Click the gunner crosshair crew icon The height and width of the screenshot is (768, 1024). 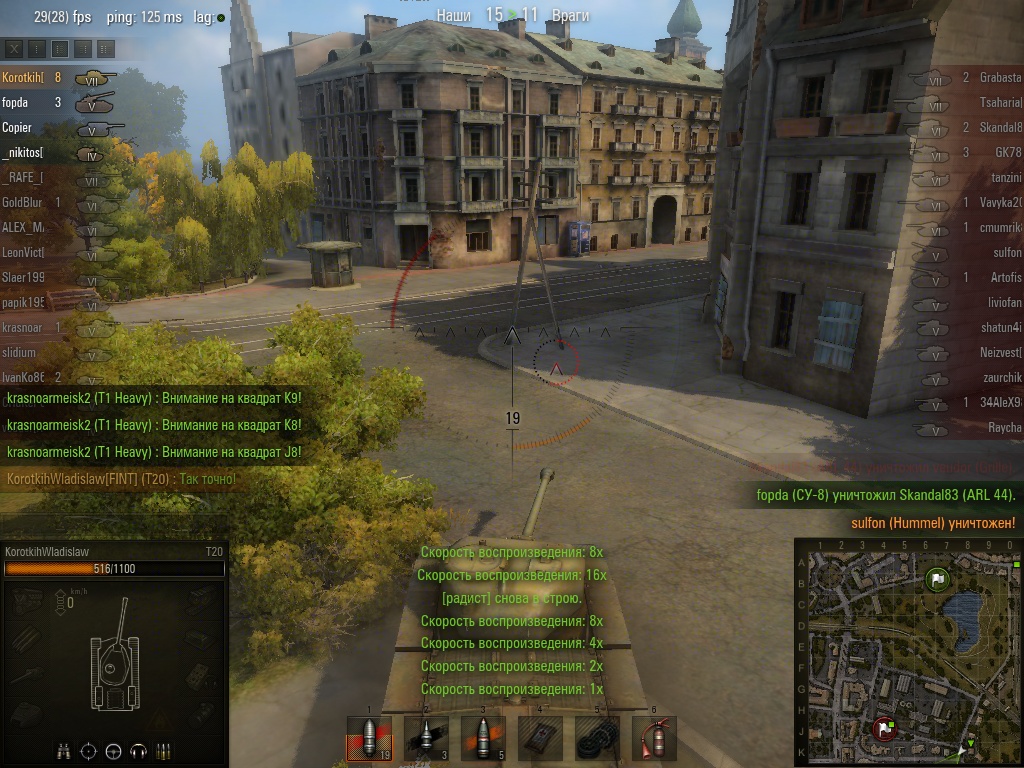tap(88, 750)
